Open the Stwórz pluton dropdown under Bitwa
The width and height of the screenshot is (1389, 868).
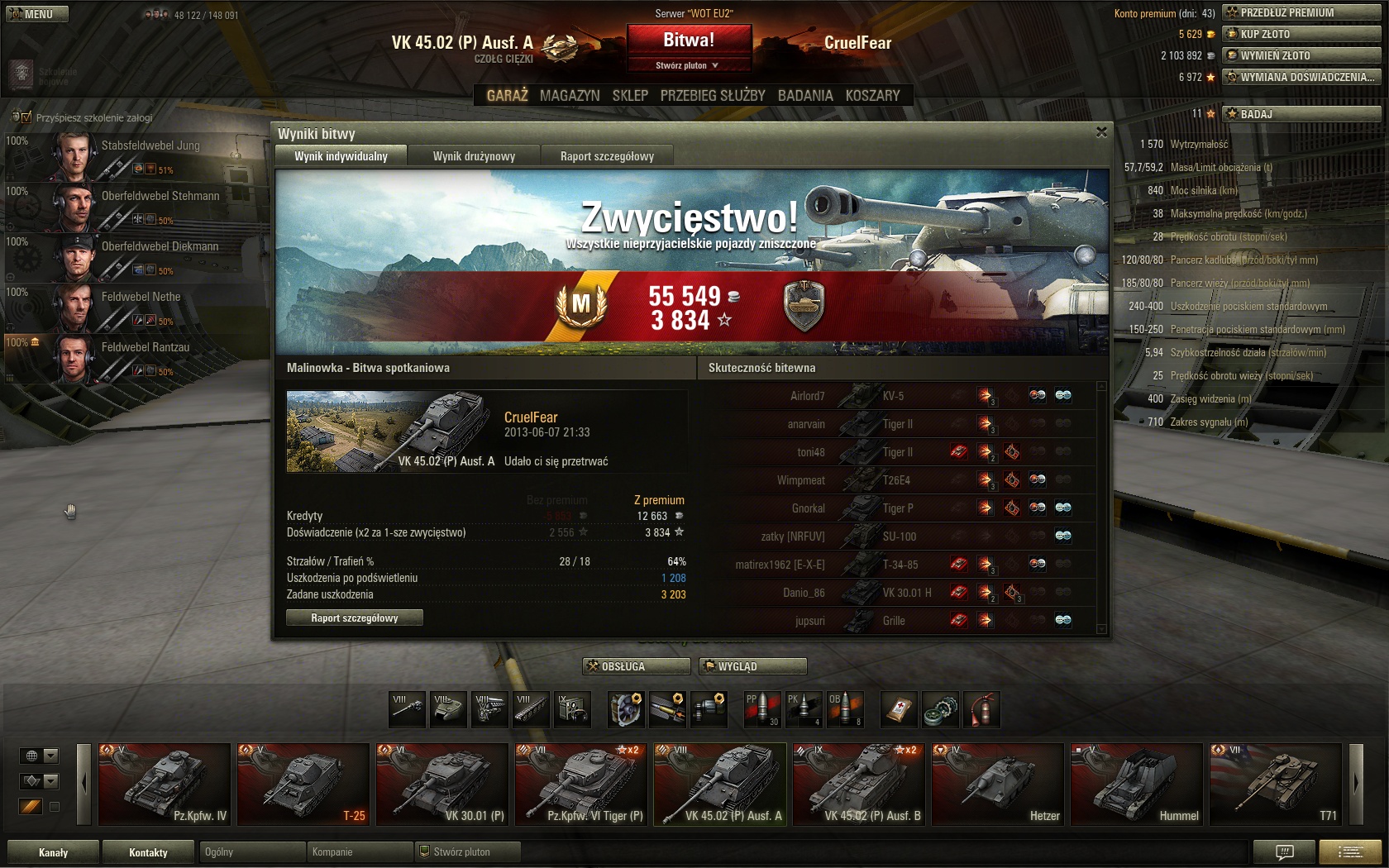click(688, 65)
